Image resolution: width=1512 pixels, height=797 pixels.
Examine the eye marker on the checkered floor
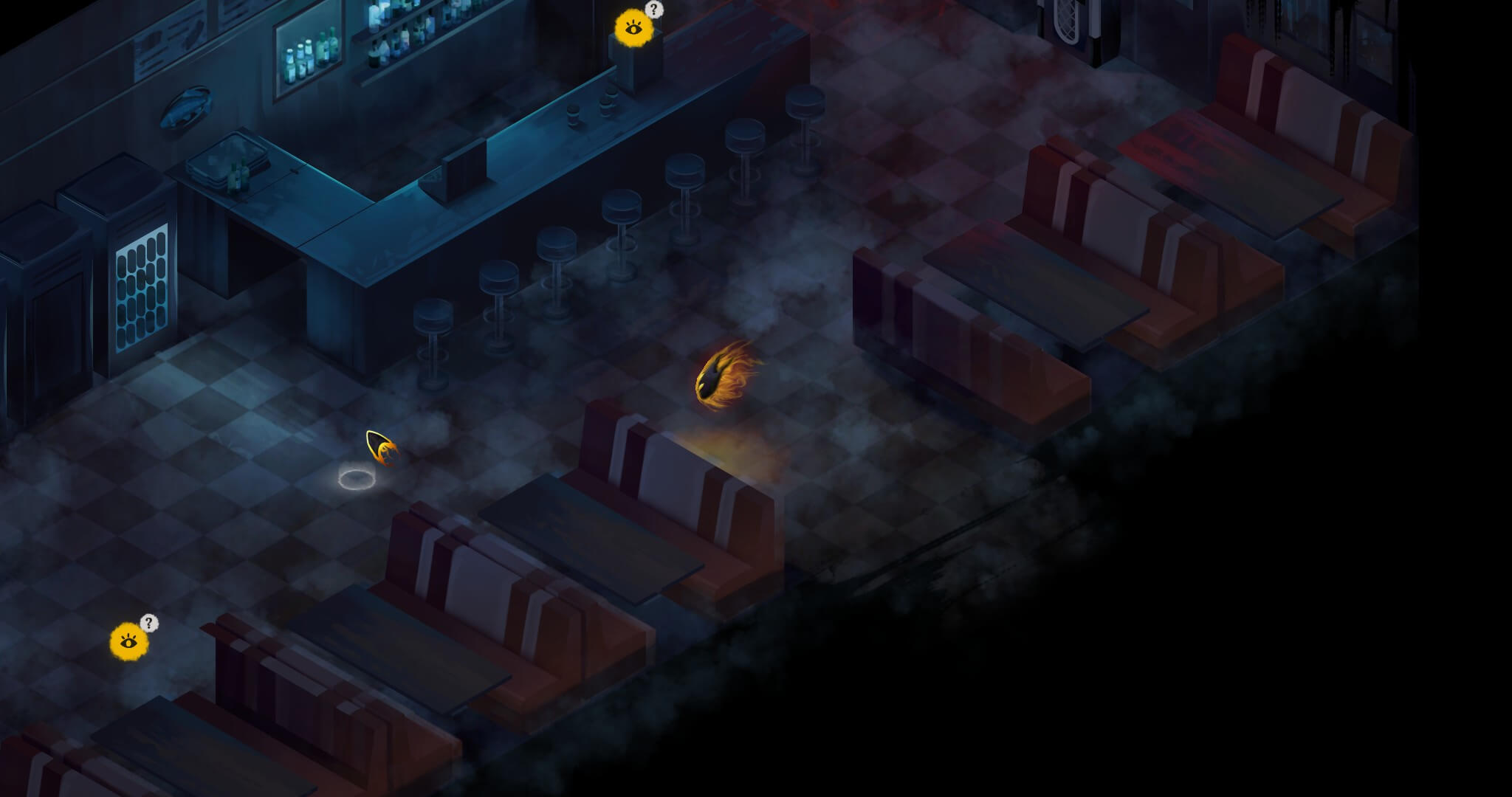[x=129, y=641]
